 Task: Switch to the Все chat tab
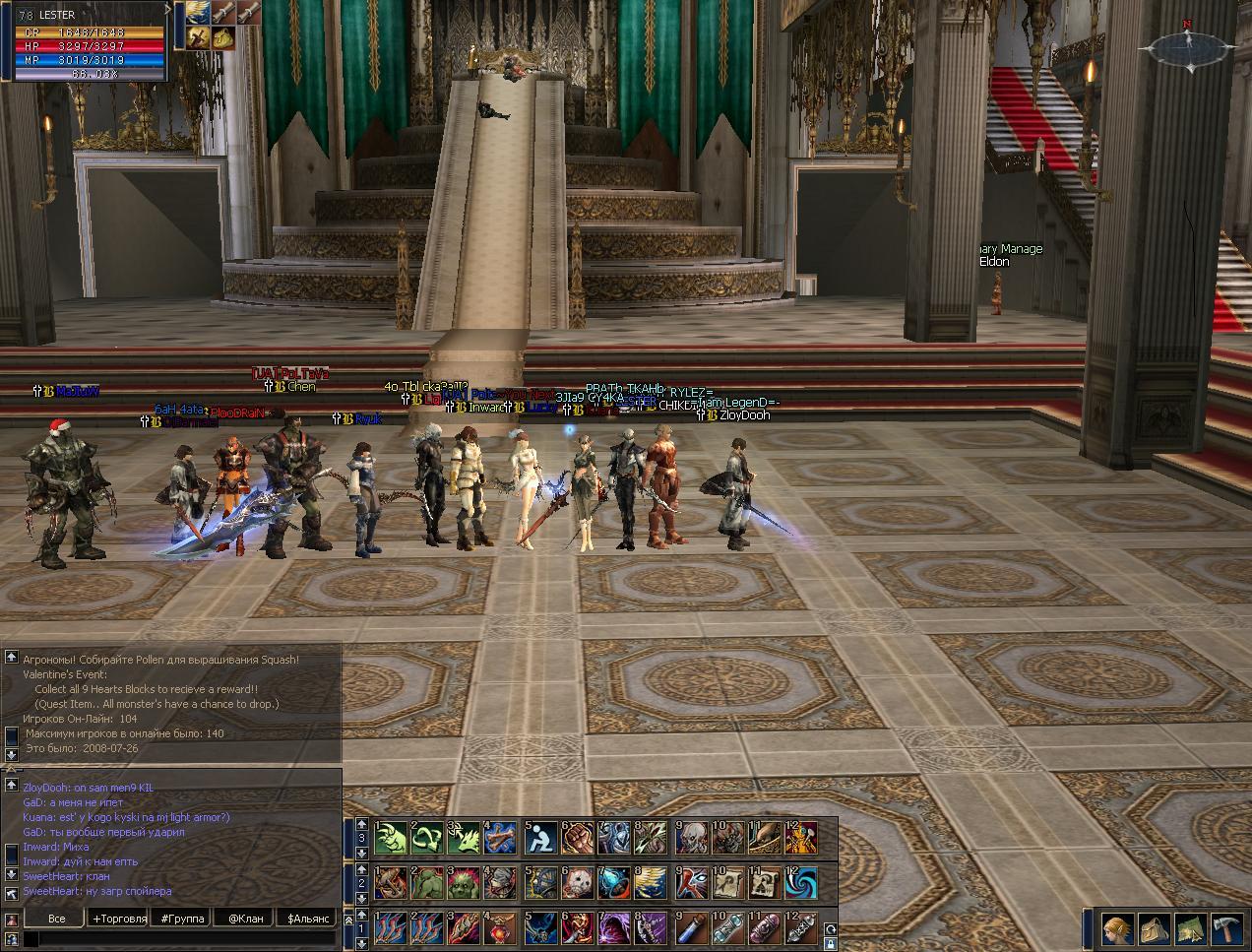(57, 918)
